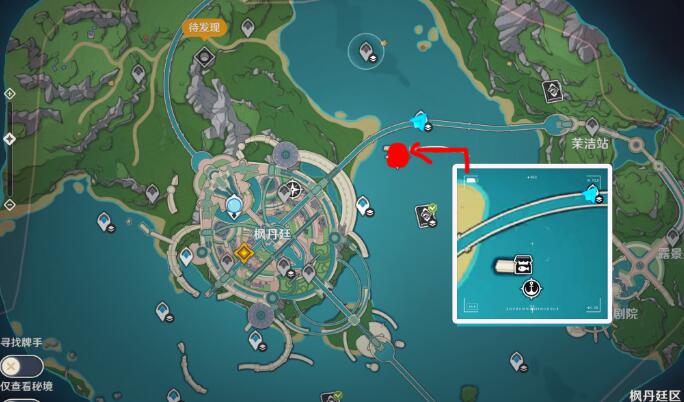This screenshot has height=402, width=684.
Task: Select the blue waypoint beside the red dot
Action: click(x=419, y=121)
